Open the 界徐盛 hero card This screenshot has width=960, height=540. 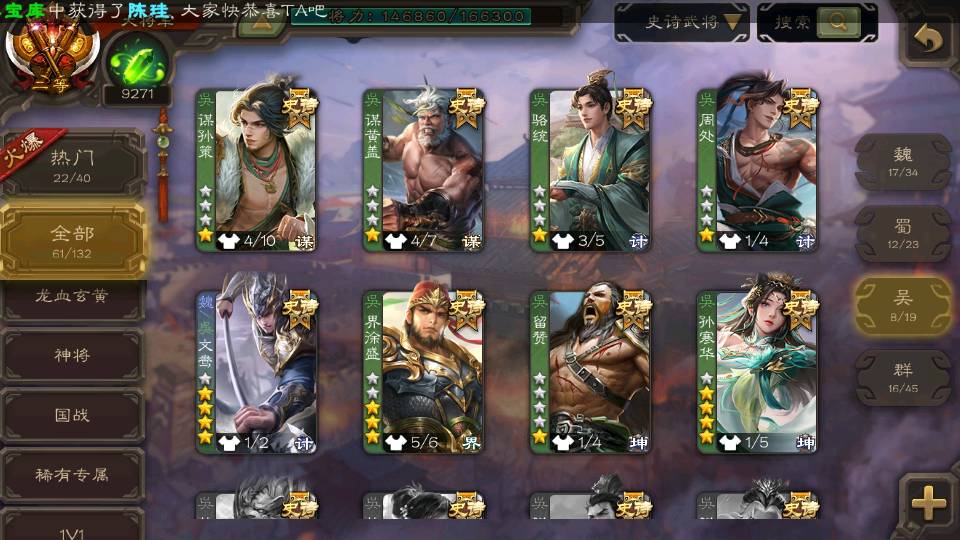coord(423,370)
